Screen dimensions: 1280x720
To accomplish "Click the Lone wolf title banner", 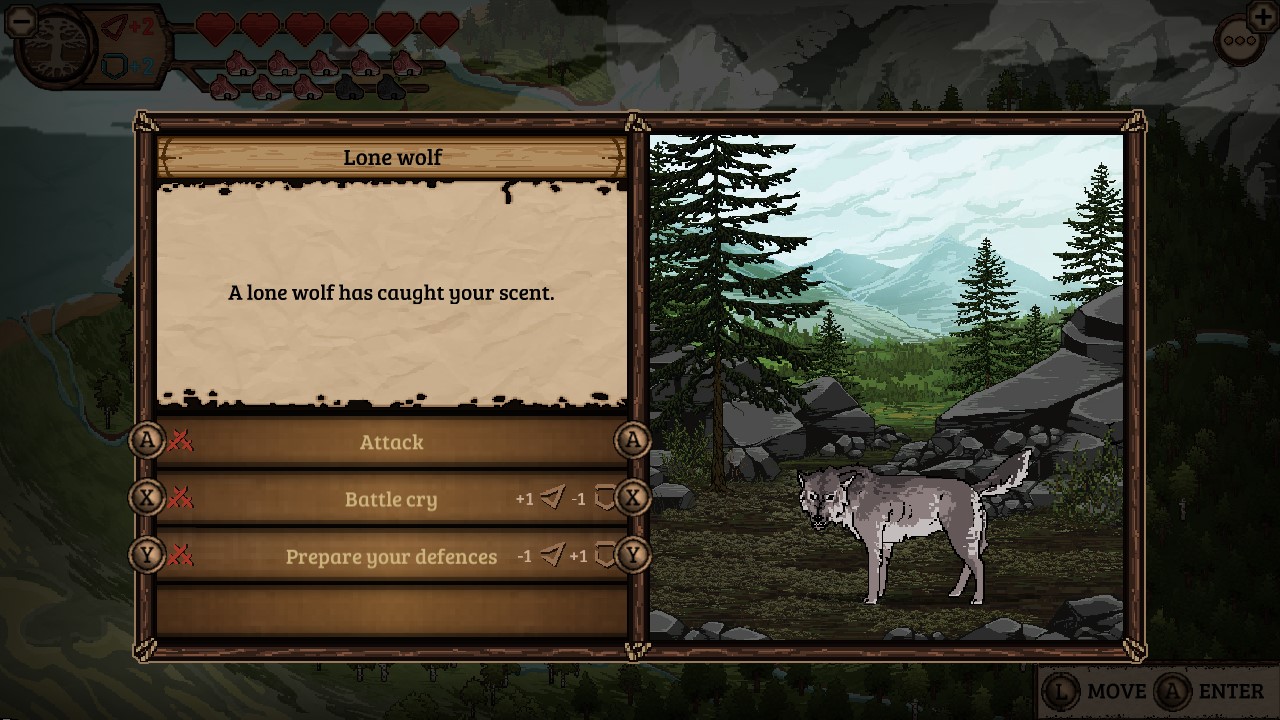I will point(392,157).
